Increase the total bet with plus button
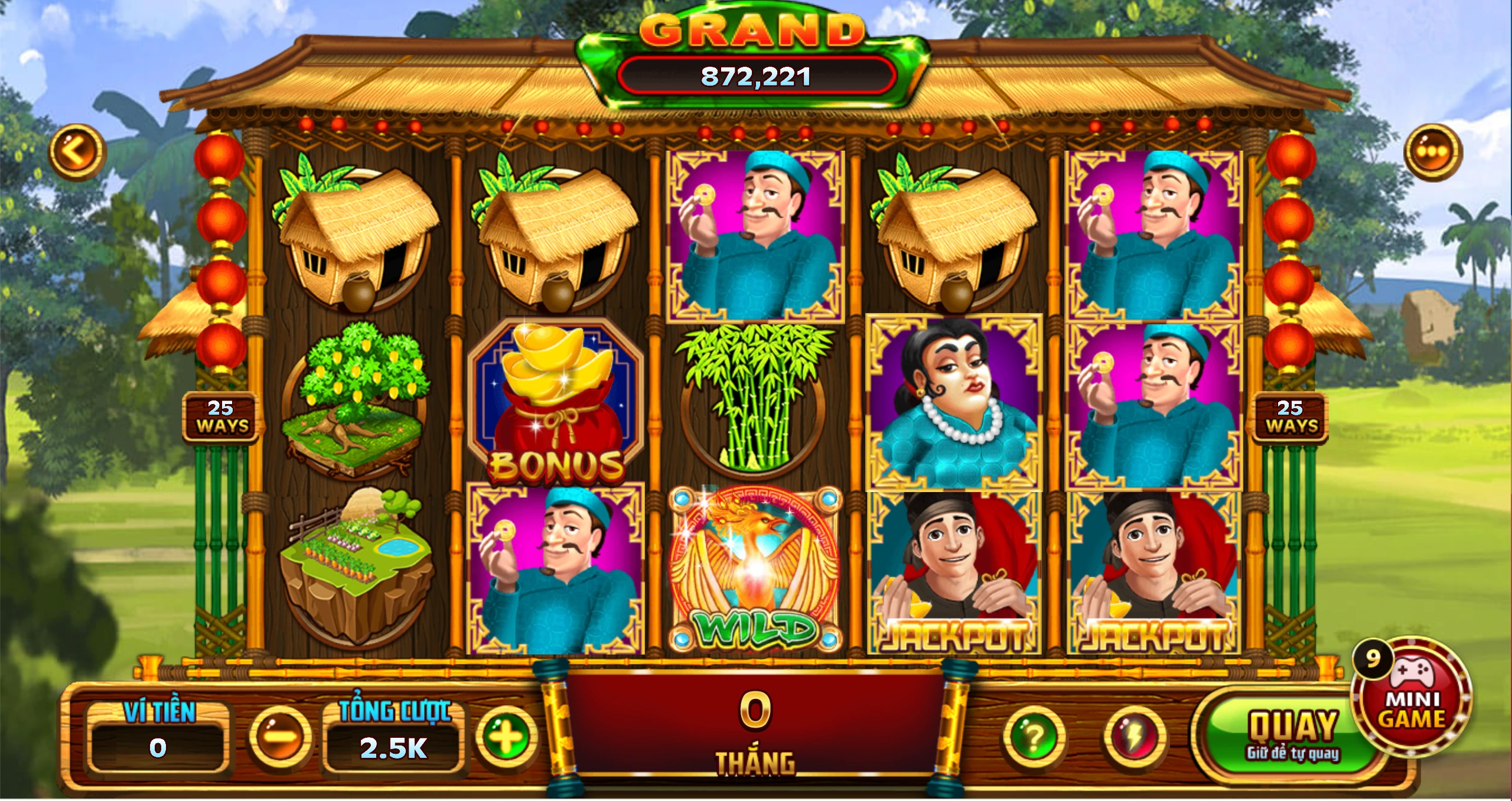This screenshot has width=1512, height=801. point(507,736)
